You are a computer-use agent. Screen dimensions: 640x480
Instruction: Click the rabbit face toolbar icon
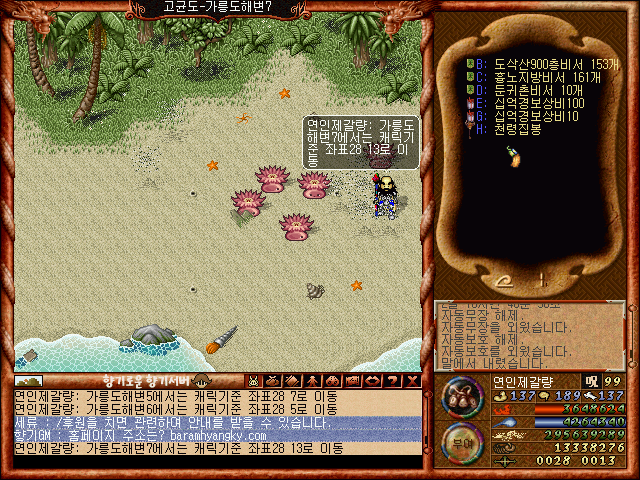pyautogui.click(x=254, y=381)
